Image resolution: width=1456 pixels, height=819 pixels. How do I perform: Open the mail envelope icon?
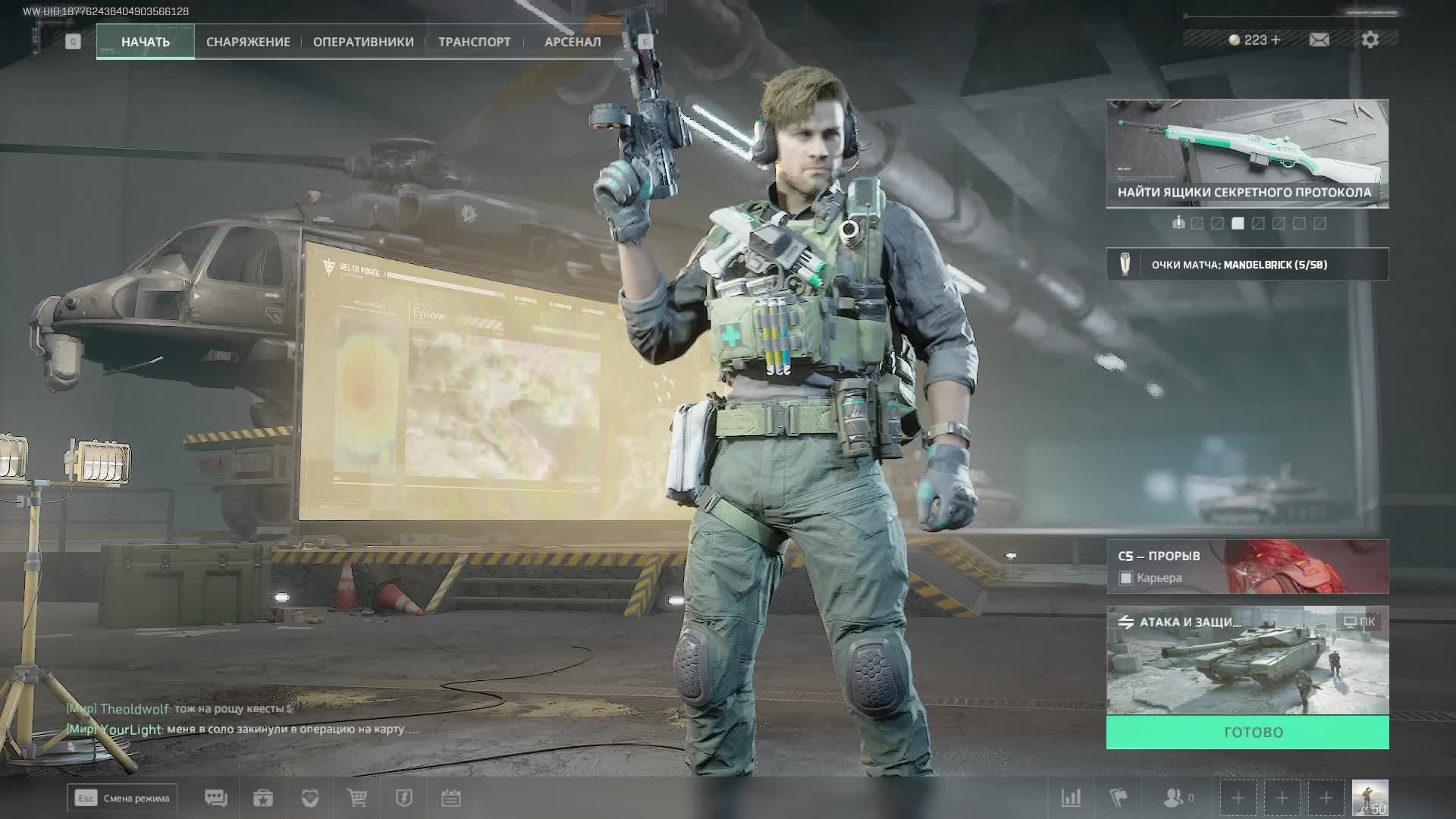(x=1319, y=39)
